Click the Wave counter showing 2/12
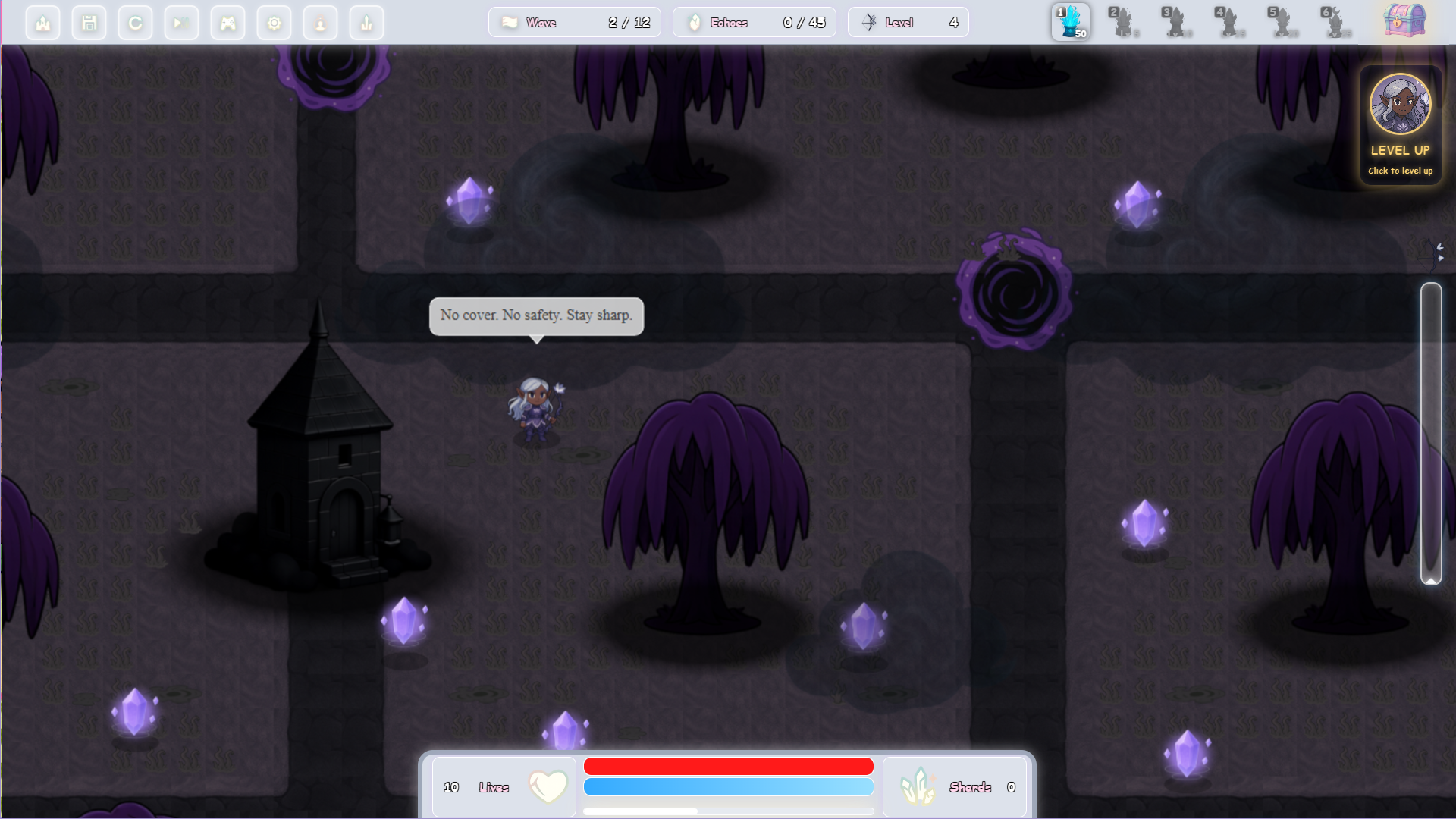 click(575, 23)
